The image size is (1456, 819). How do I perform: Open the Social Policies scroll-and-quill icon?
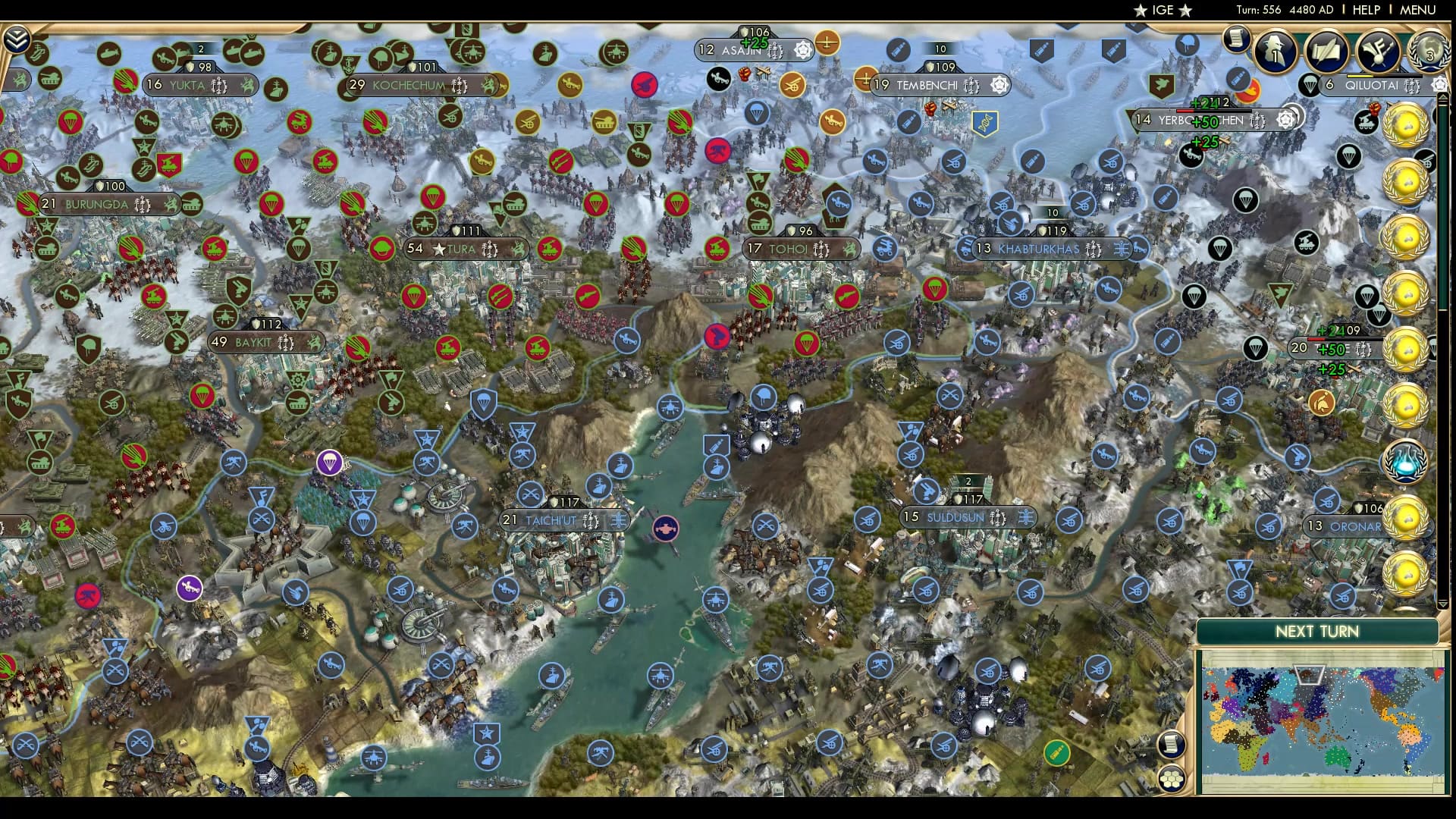point(1327,51)
